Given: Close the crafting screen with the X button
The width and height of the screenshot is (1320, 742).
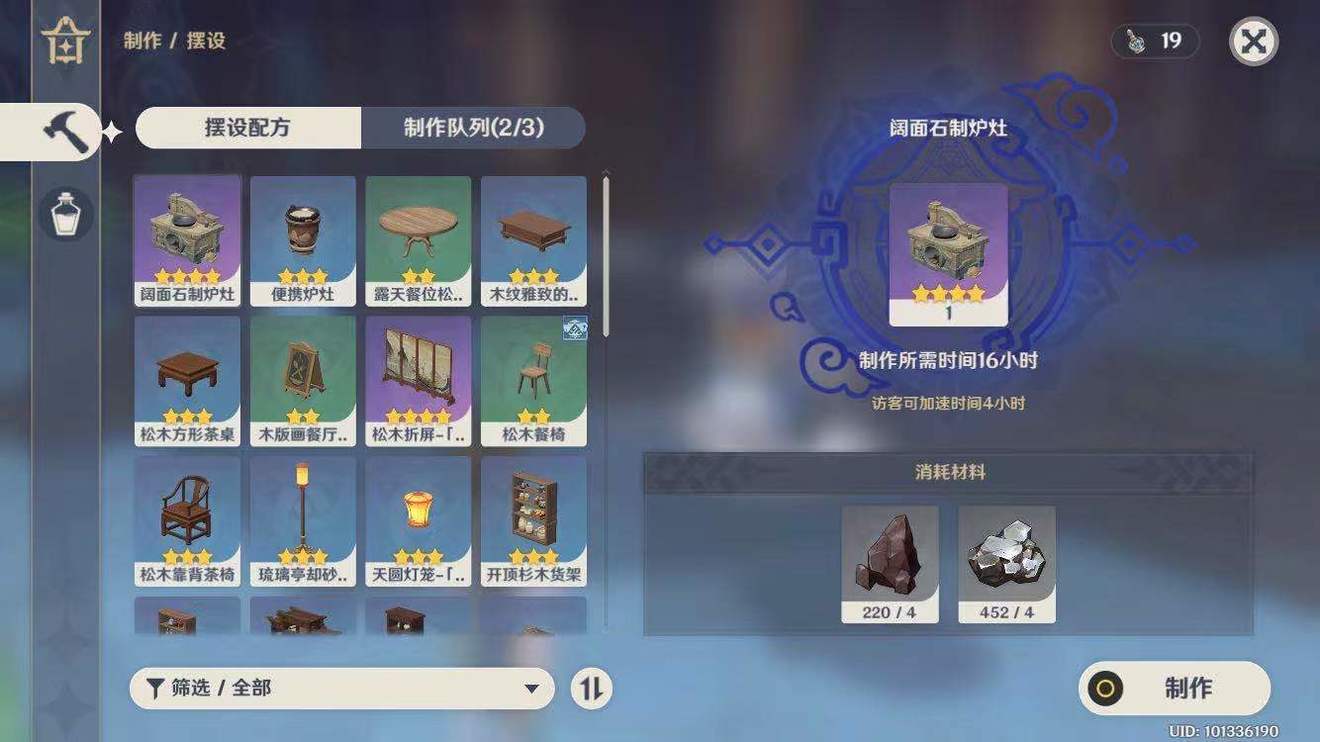Looking at the screenshot, I should (1253, 41).
